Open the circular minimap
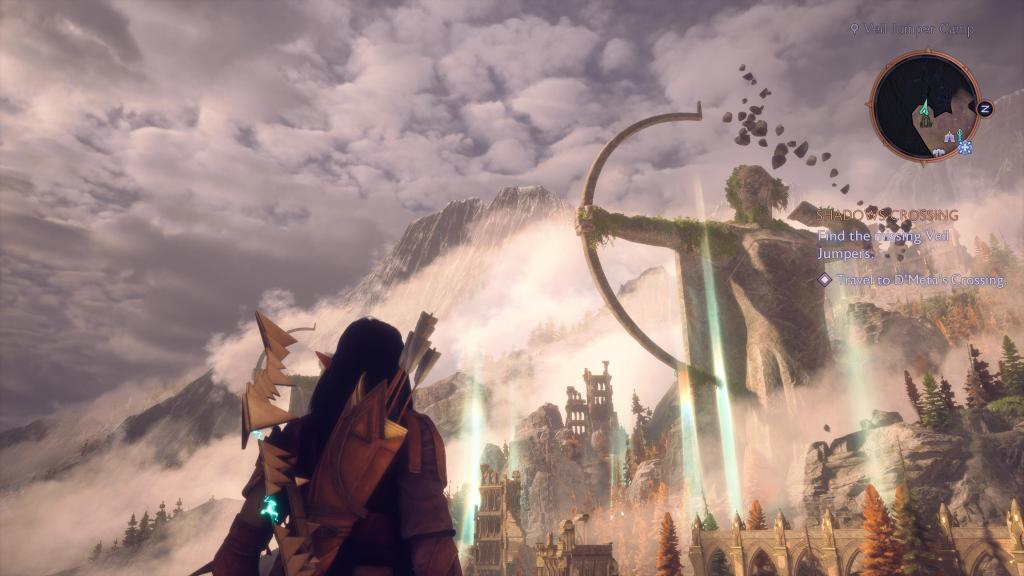 [924, 107]
